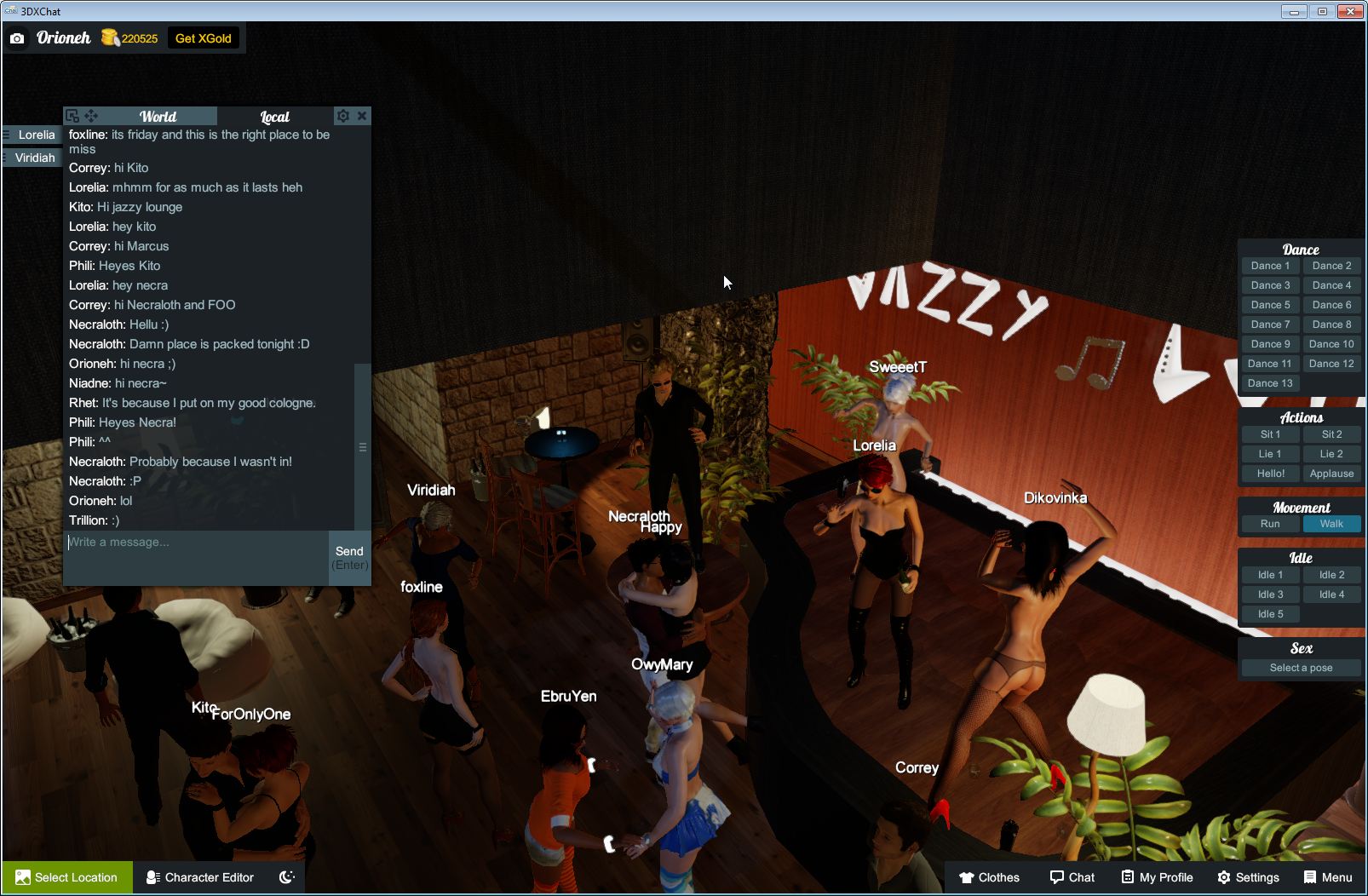Open My Profile
The width and height of the screenshot is (1368, 896).
tap(1156, 877)
